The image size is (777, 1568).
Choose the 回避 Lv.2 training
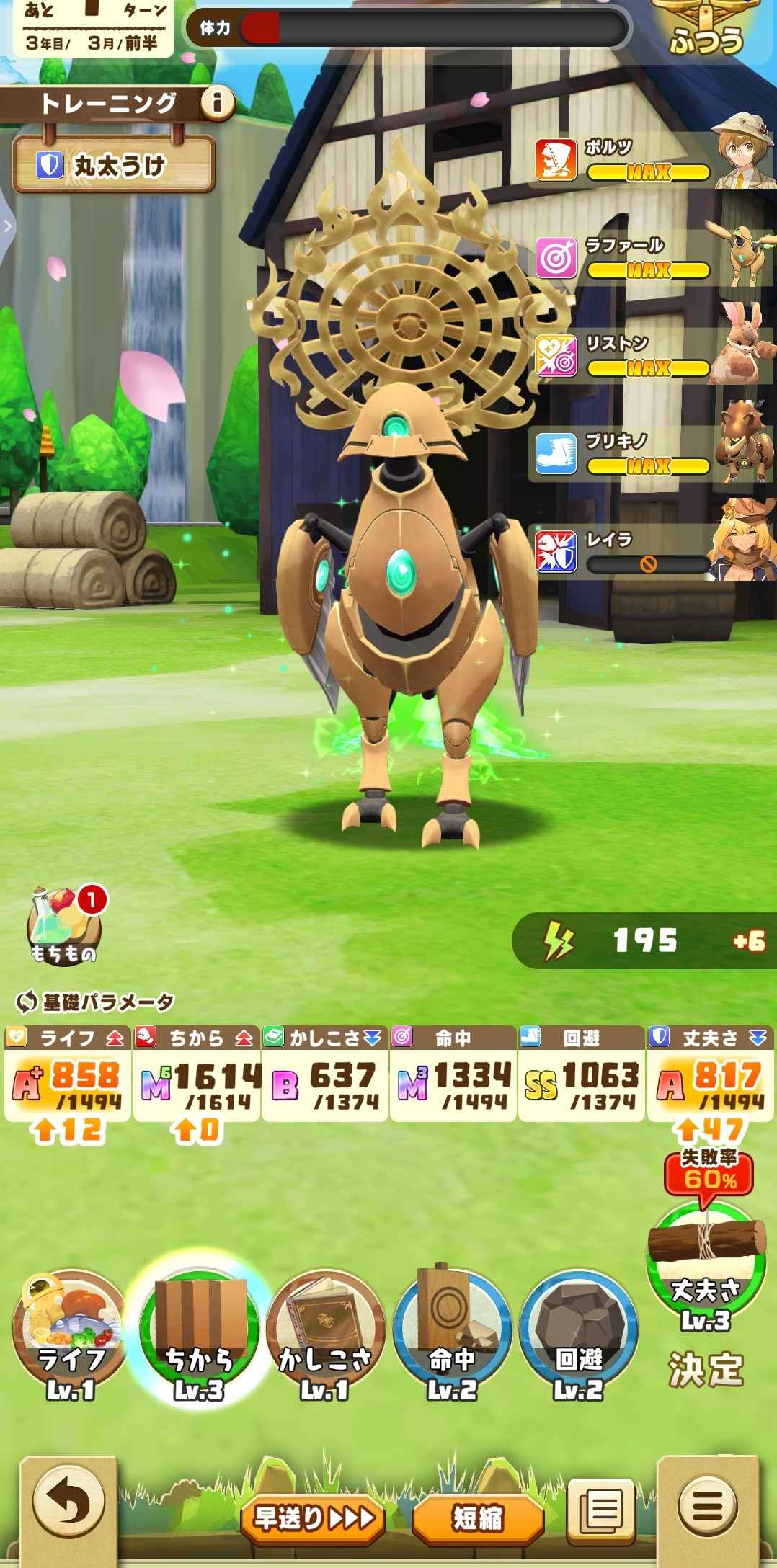(x=578, y=1337)
